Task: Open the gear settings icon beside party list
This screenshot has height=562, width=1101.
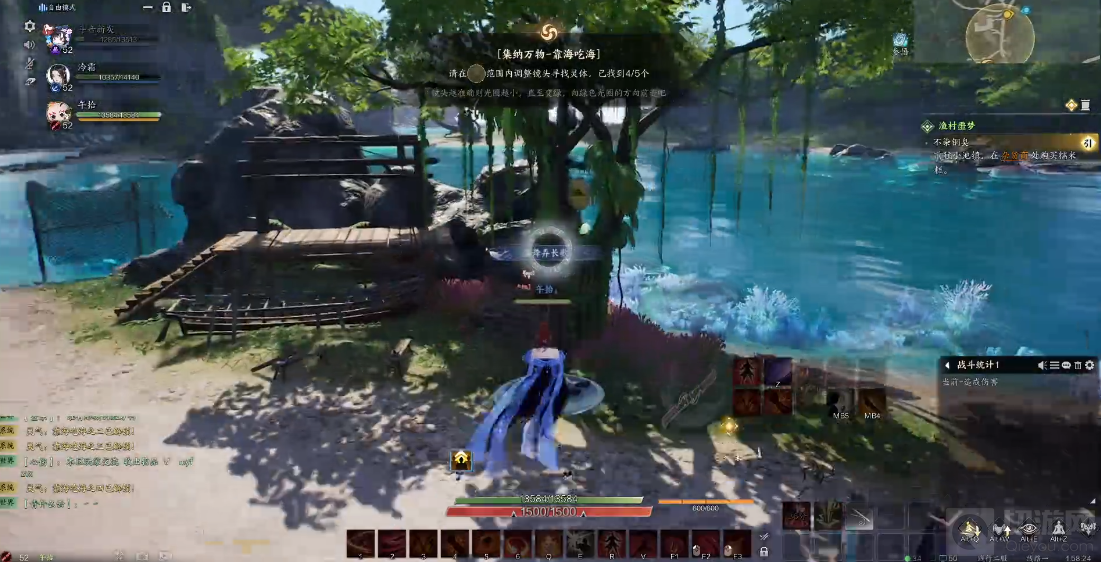Action: tap(29, 26)
